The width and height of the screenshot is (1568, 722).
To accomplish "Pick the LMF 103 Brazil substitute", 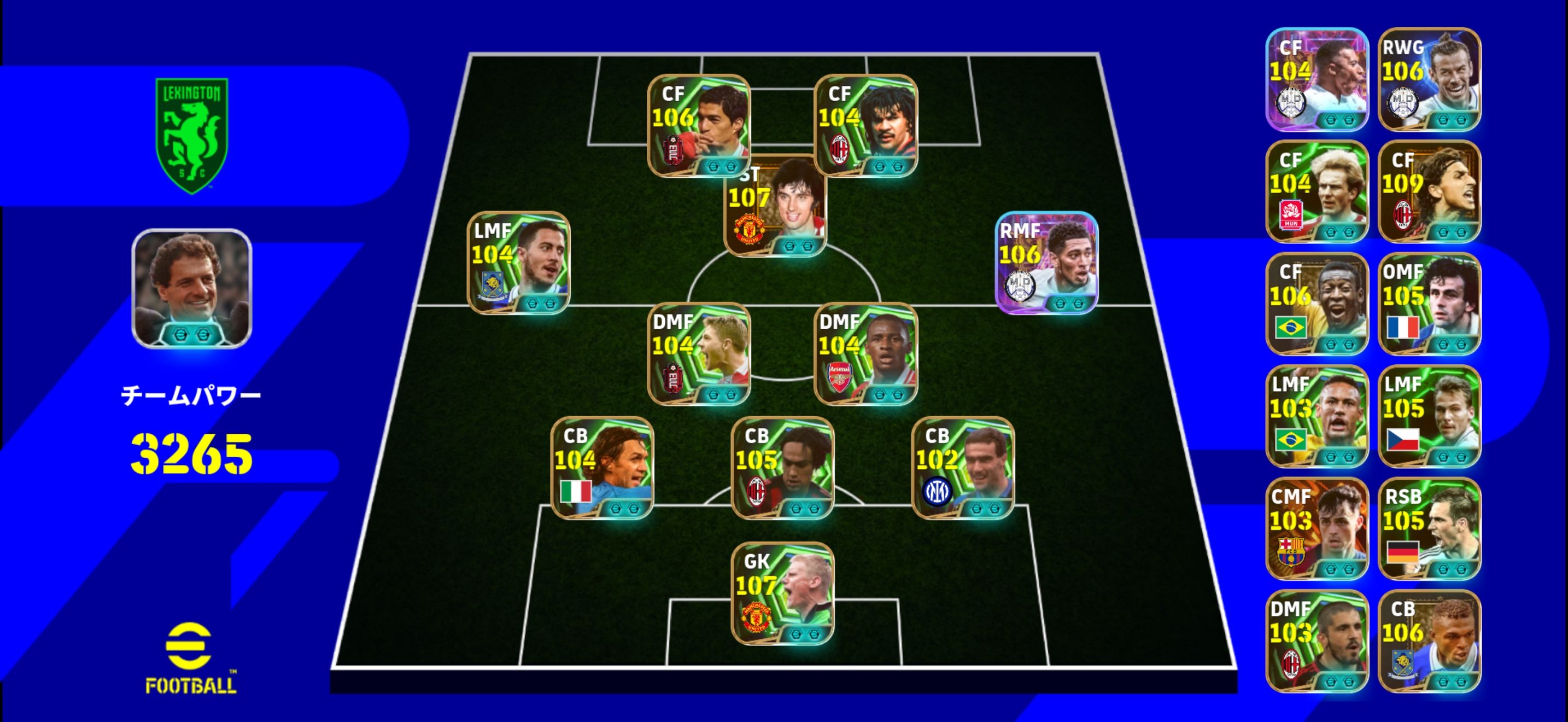I will coord(1317,416).
